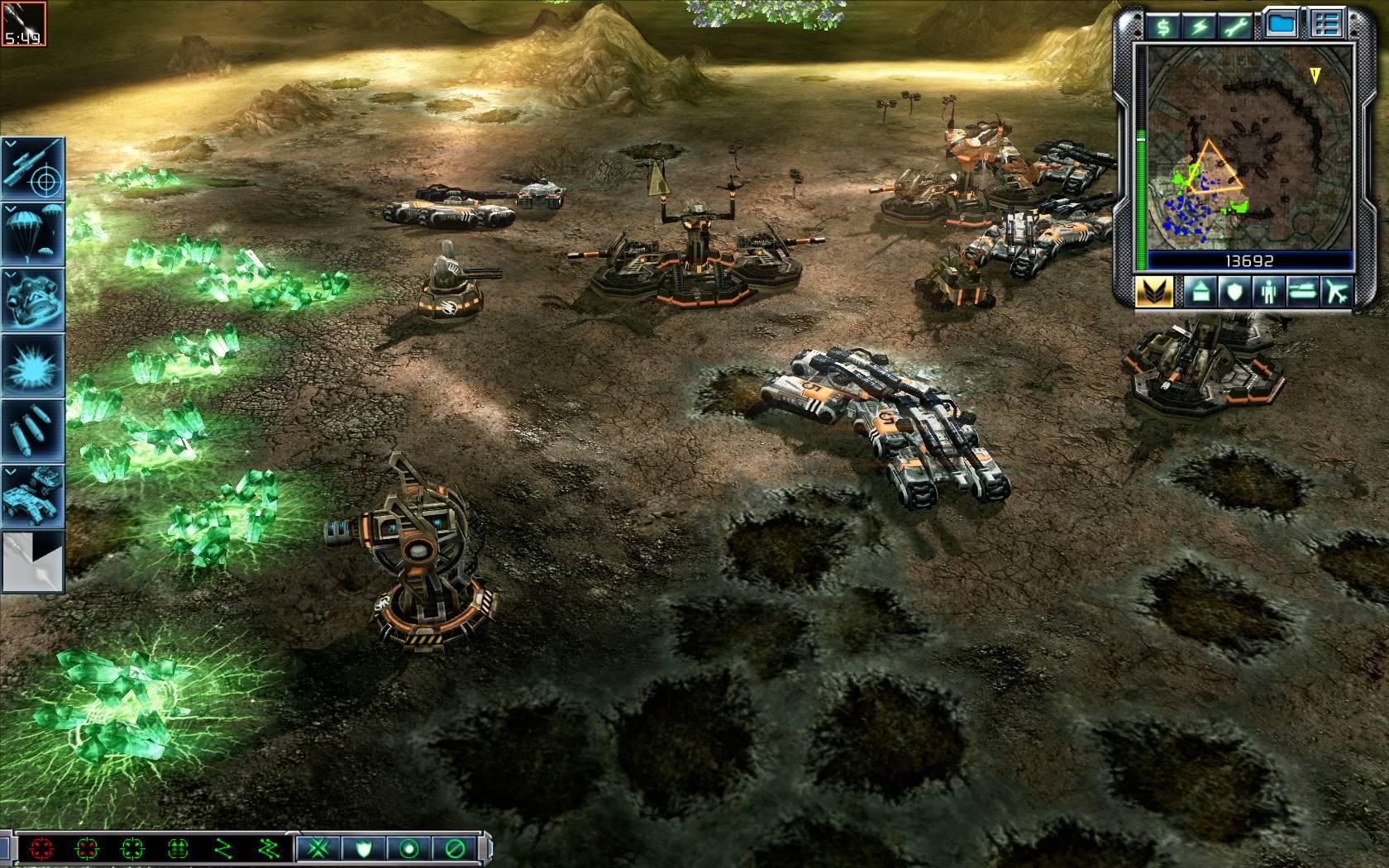Use the dropship support power icon
The height and width of the screenshot is (868, 1389).
tap(34, 299)
